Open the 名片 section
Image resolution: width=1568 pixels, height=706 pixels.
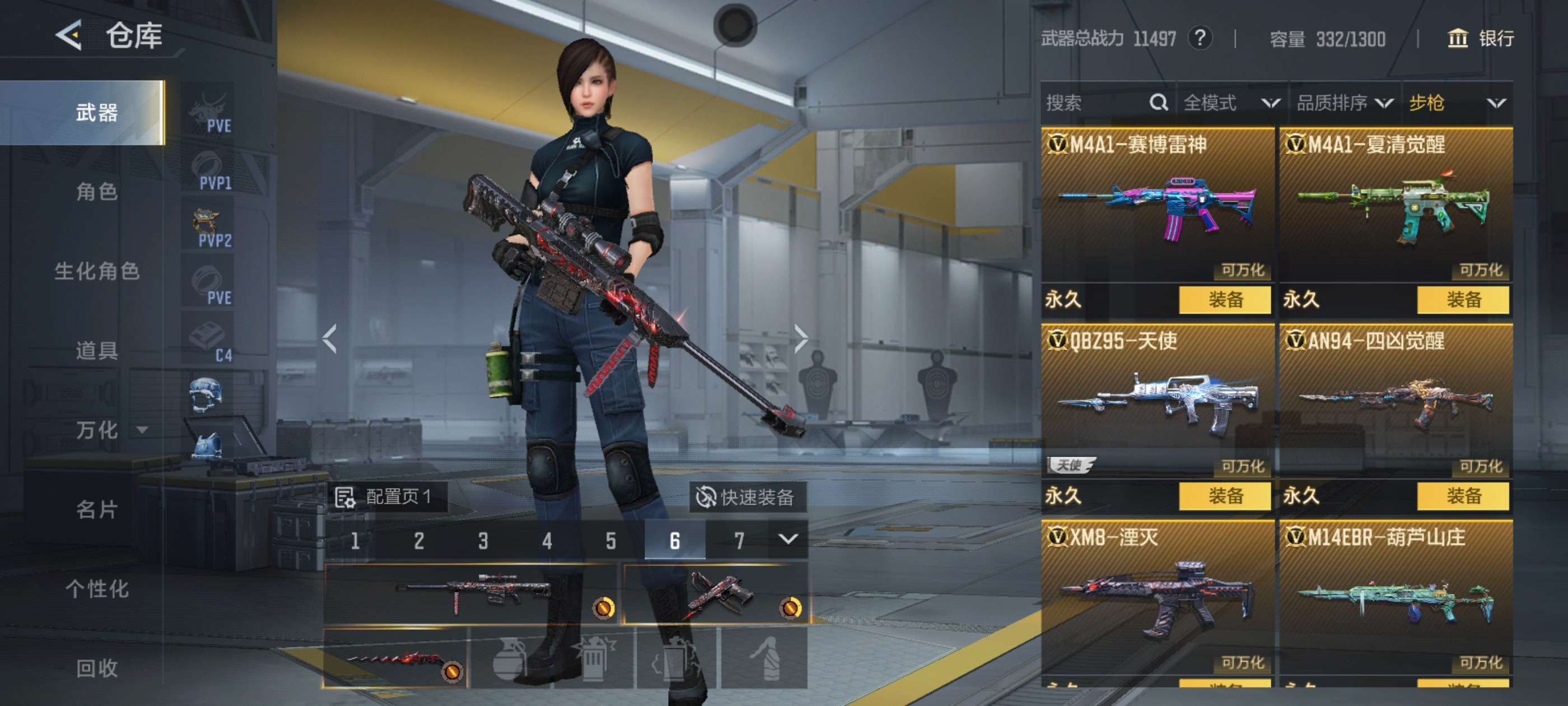tap(97, 509)
